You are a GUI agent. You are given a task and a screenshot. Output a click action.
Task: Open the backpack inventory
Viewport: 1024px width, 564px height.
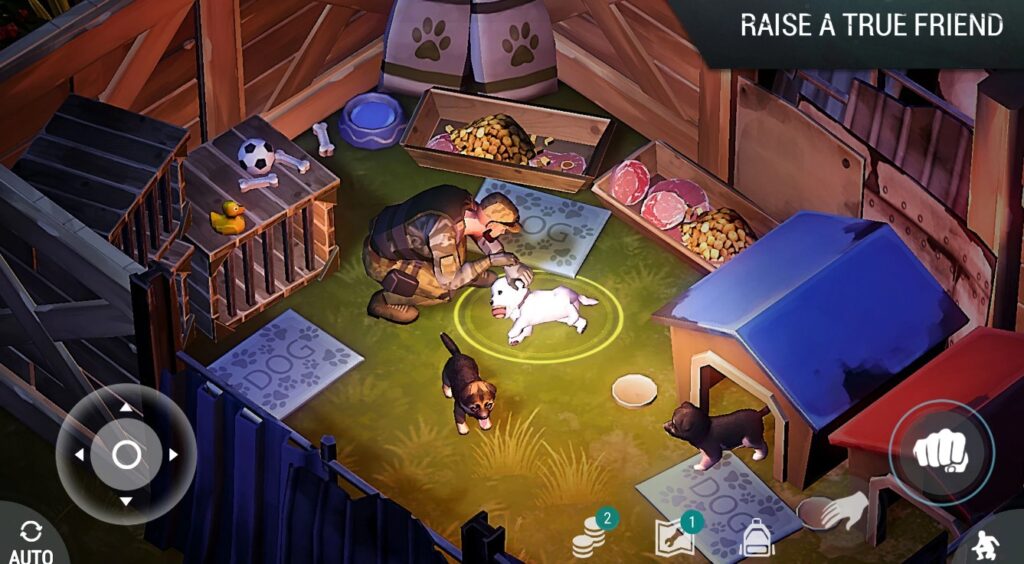point(757,539)
